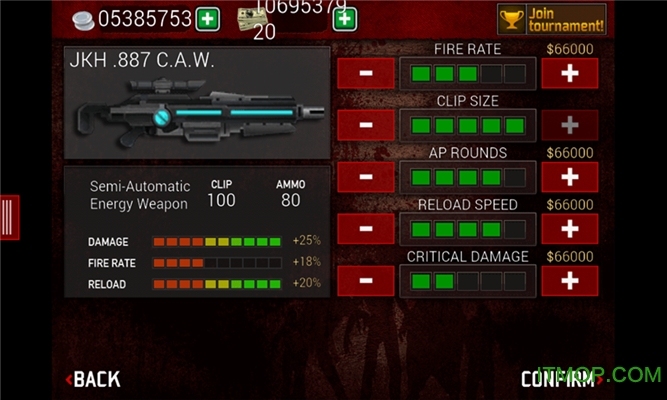The image size is (667, 400).
Task: Add more cash with the plus button
Action: pos(343,19)
